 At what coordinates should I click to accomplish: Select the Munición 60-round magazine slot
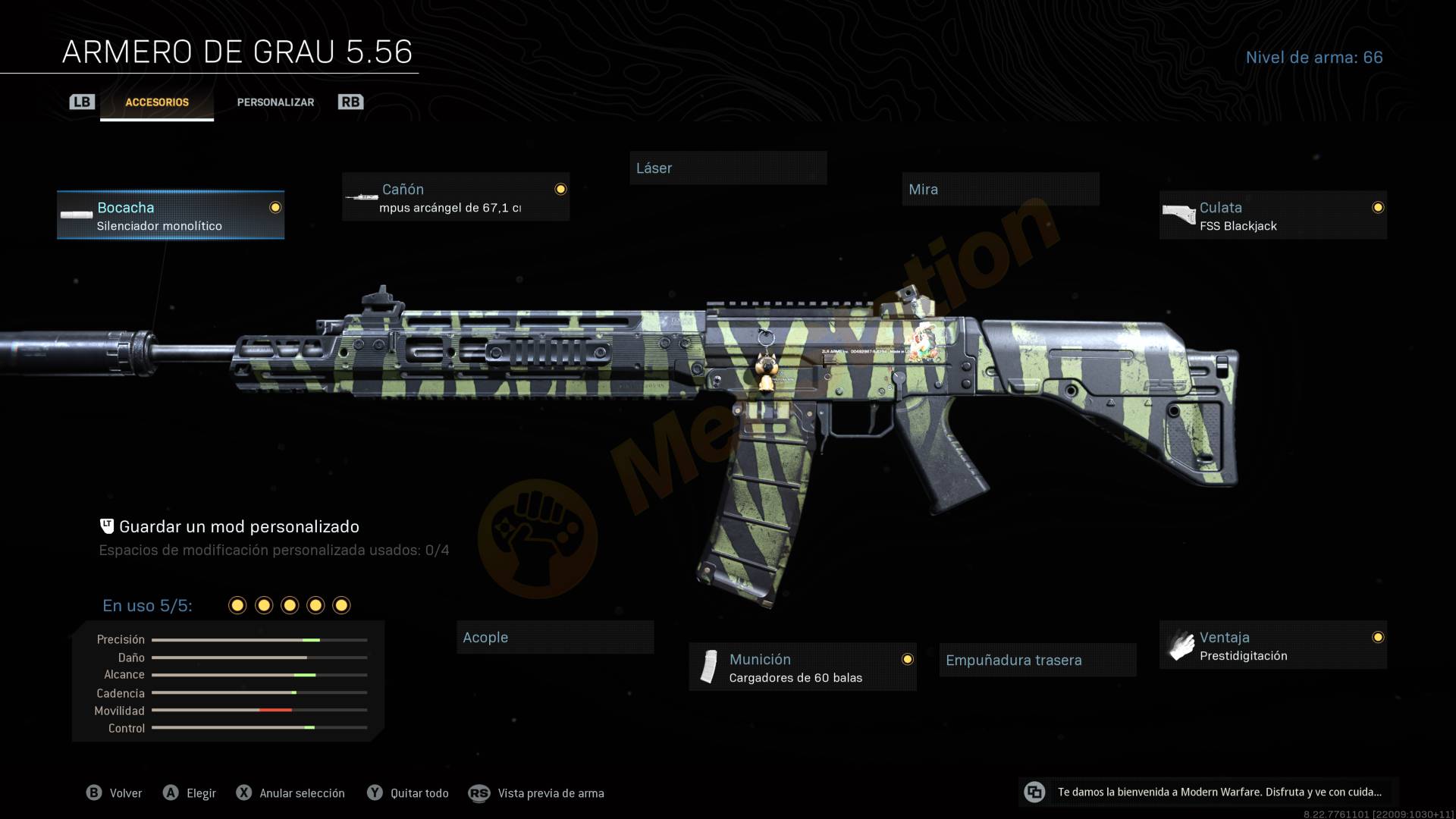(x=802, y=667)
